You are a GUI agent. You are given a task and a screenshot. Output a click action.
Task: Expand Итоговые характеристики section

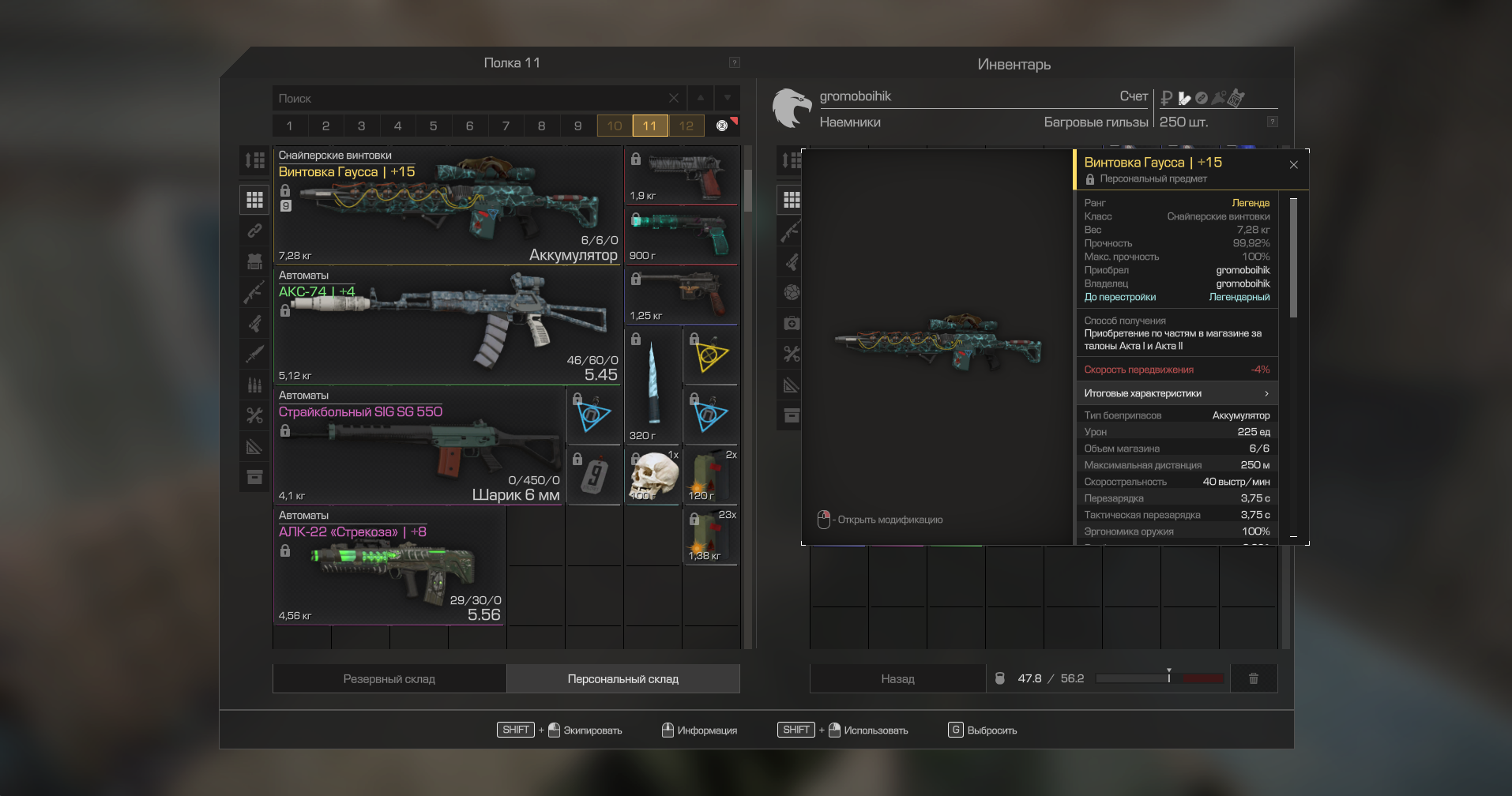click(1175, 393)
